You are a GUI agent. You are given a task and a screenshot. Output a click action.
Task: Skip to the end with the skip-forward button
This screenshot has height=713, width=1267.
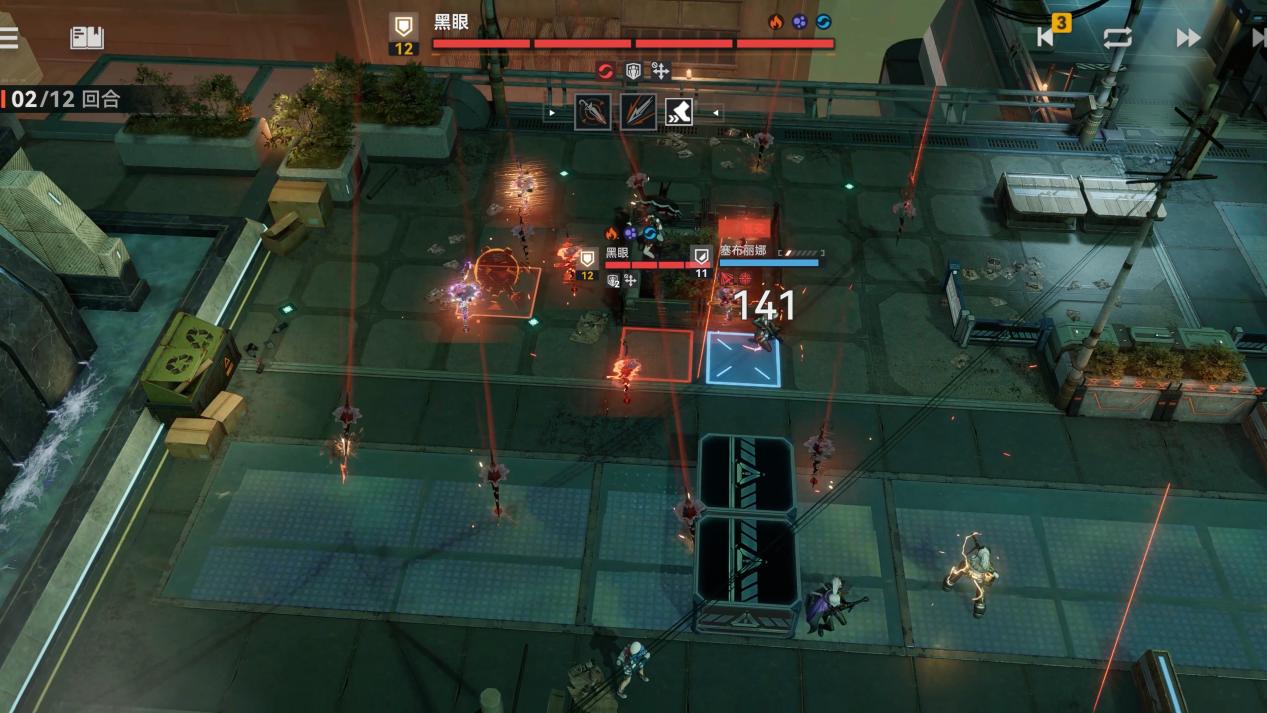click(x=1258, y=38)
